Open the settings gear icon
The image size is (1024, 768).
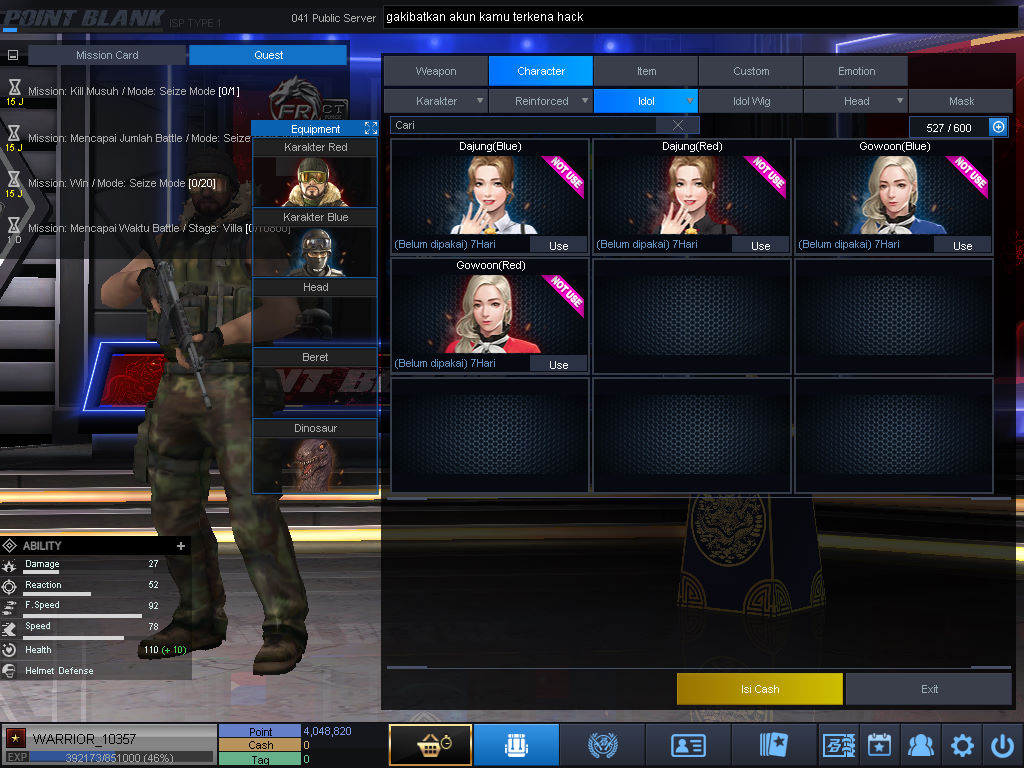click(x=962, y=745)
